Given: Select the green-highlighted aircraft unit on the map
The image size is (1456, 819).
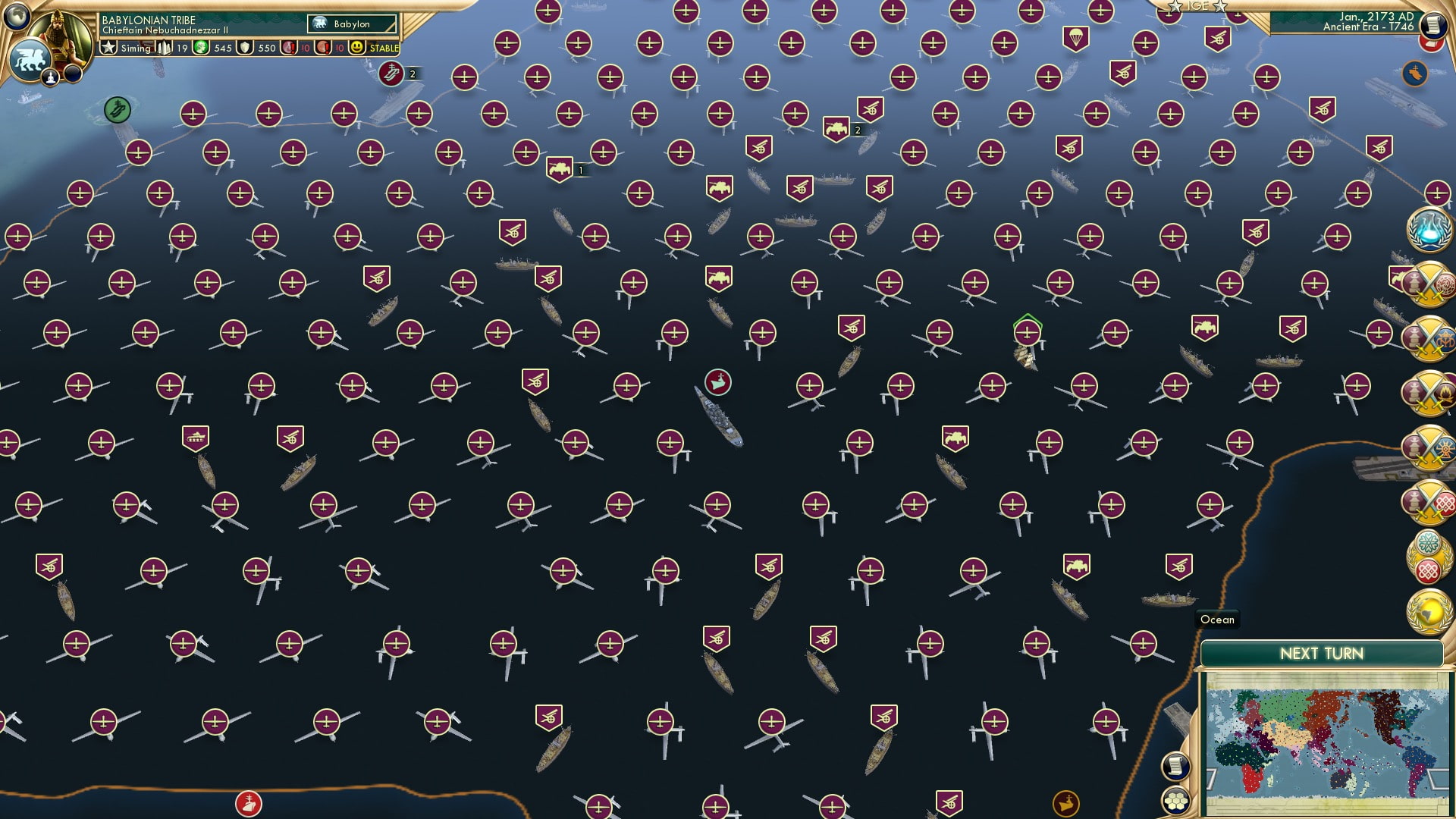Looking at the screenshot, I should tap(1028, 331).
